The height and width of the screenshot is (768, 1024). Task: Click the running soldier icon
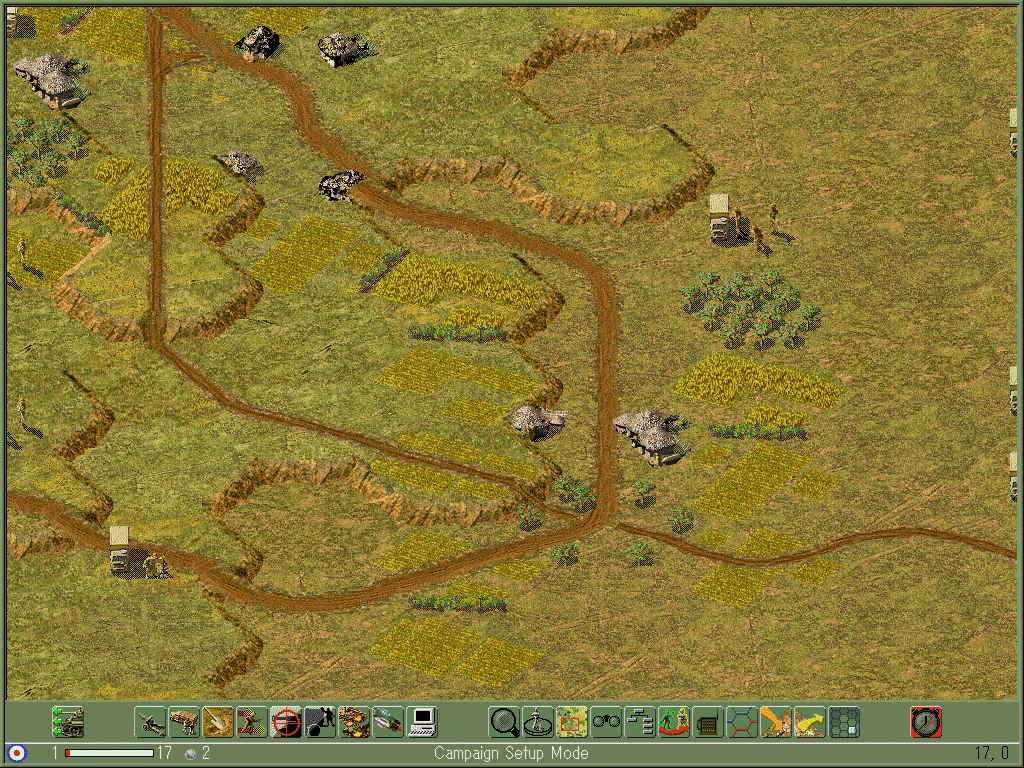pos(252,721)
